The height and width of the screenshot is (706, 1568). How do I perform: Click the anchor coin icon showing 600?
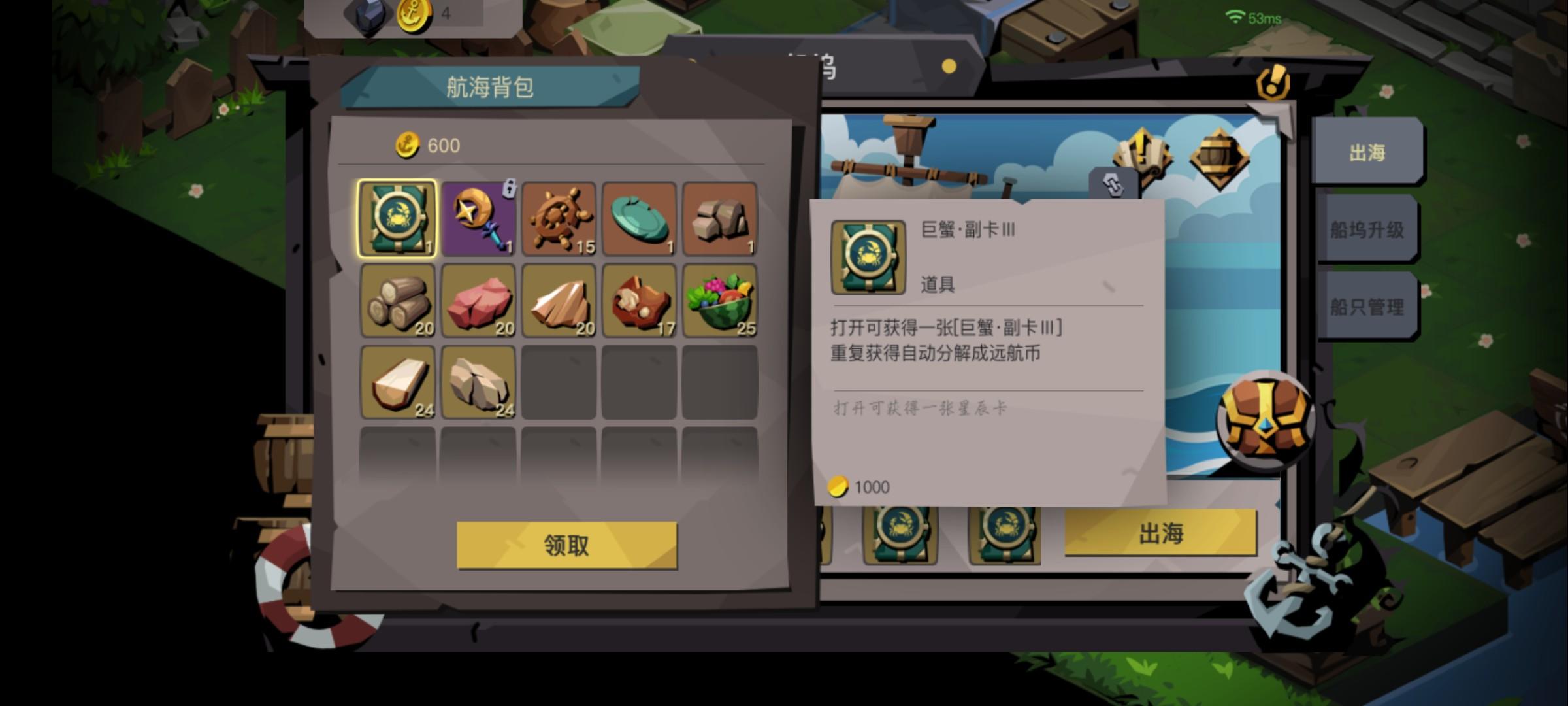(406, 146)
